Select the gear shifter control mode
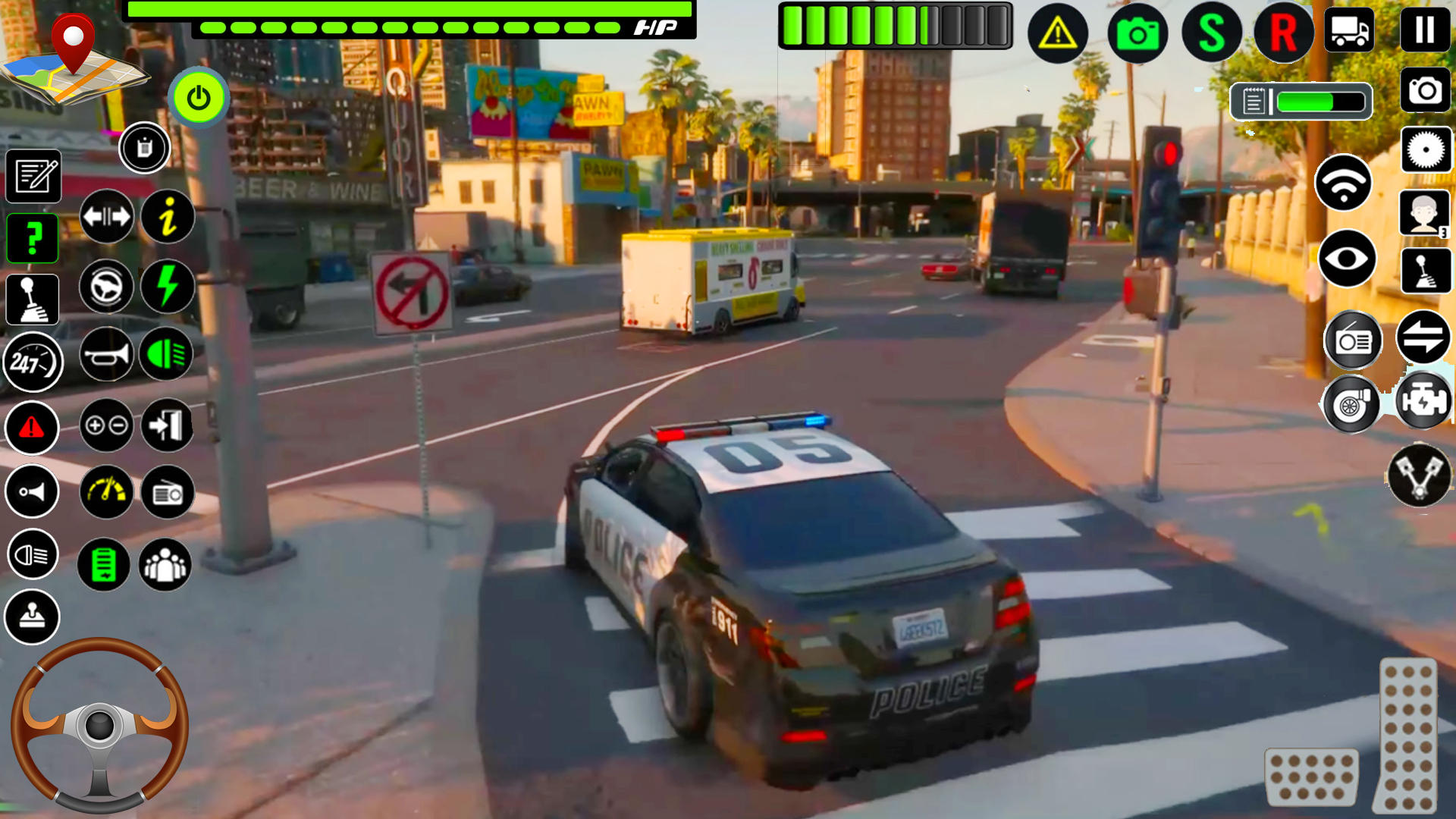Screen dimensions: 1456x819 [32, 299]
